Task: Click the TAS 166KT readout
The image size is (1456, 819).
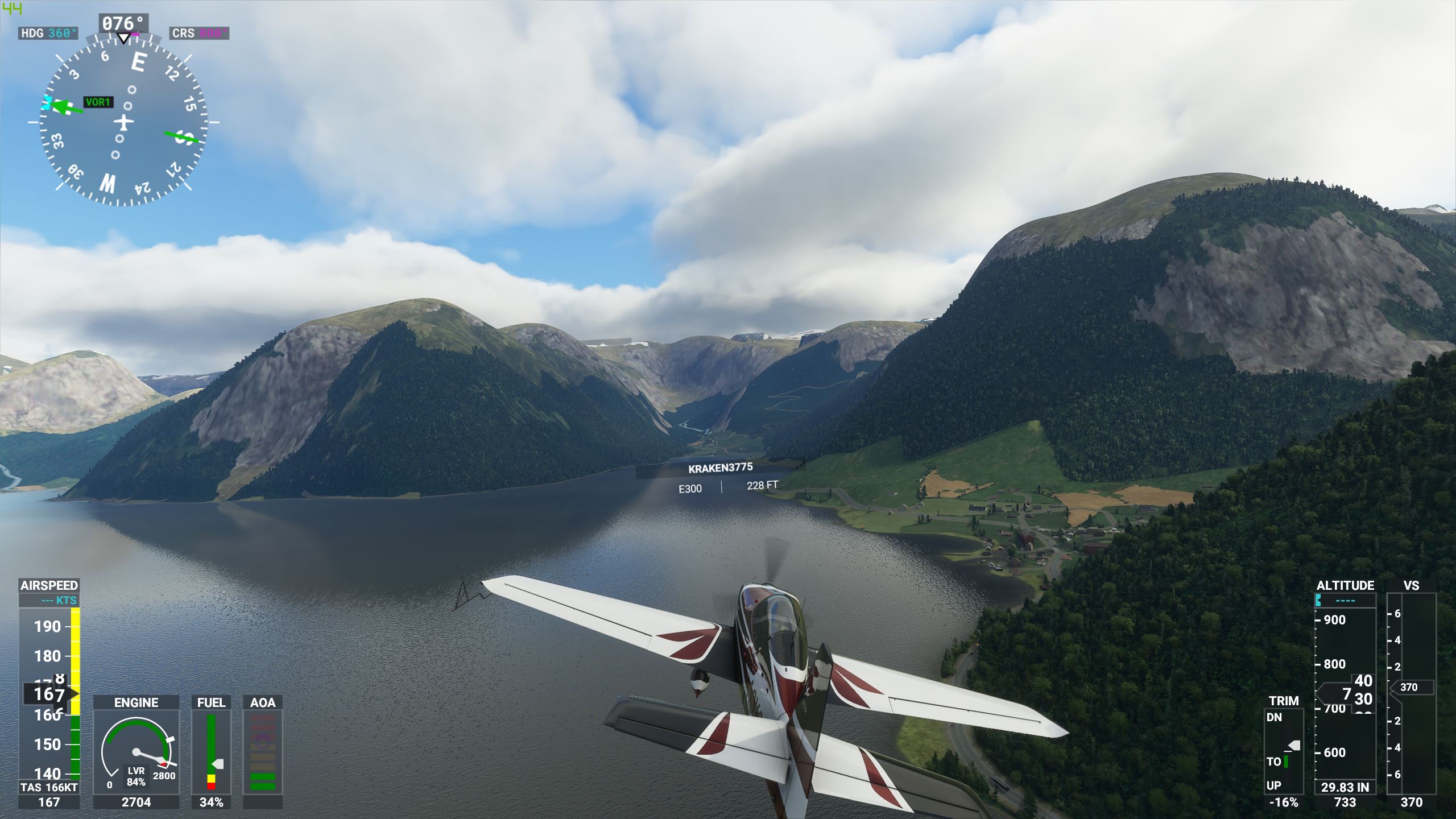Action: point(49,781)
